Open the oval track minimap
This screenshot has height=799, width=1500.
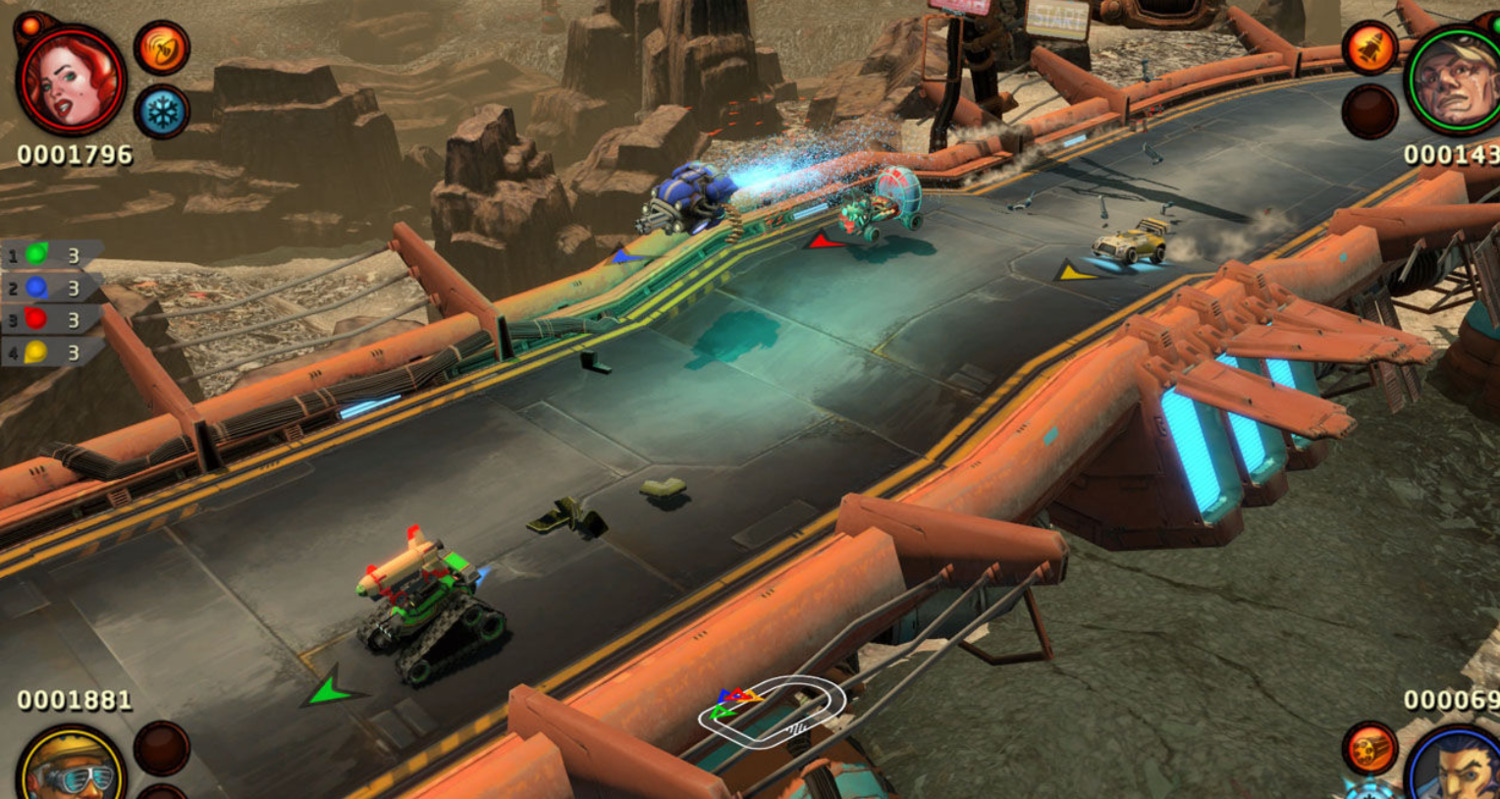coord(771,708)
